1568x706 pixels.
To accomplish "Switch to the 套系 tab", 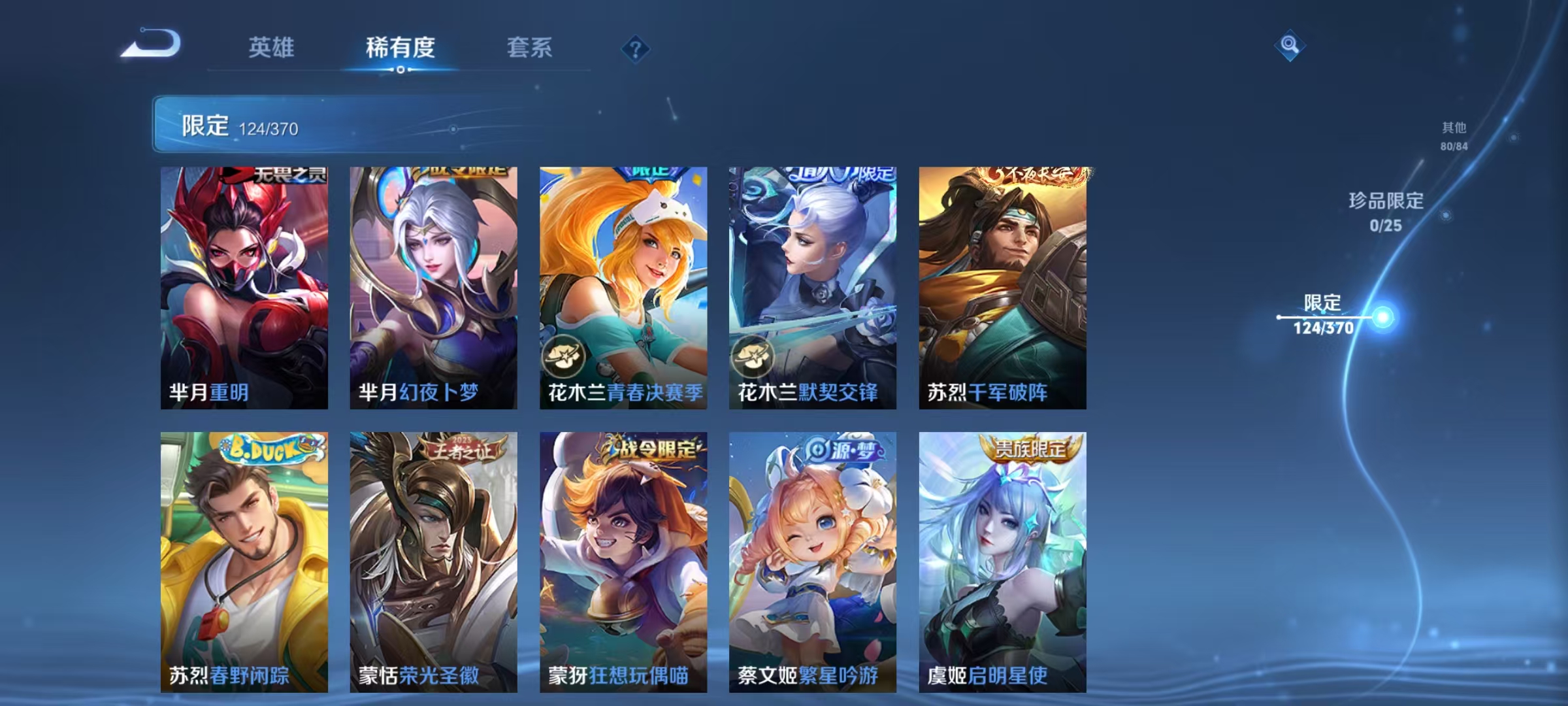I will [529, 48].
